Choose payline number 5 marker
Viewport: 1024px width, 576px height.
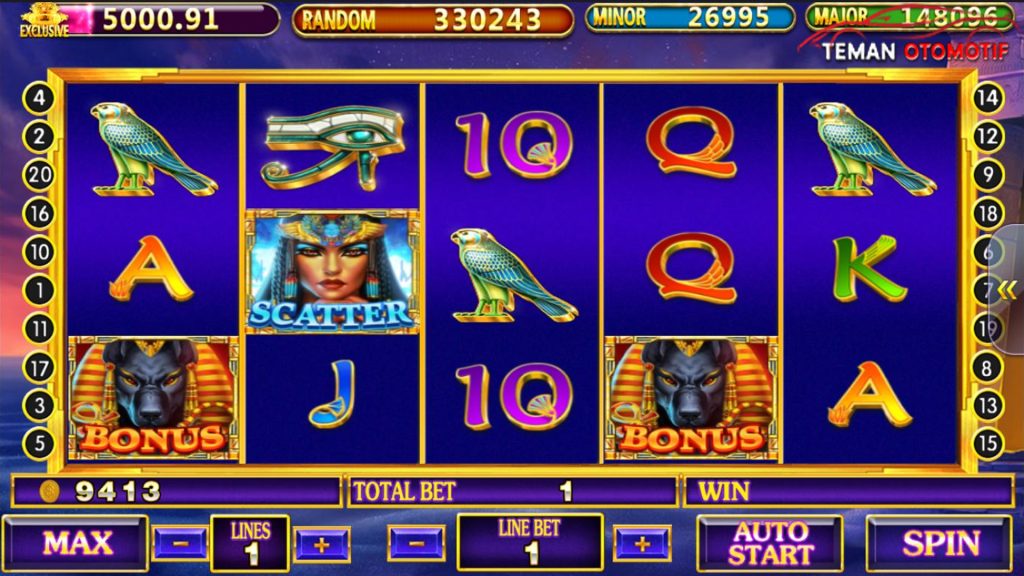pos(39,444)
